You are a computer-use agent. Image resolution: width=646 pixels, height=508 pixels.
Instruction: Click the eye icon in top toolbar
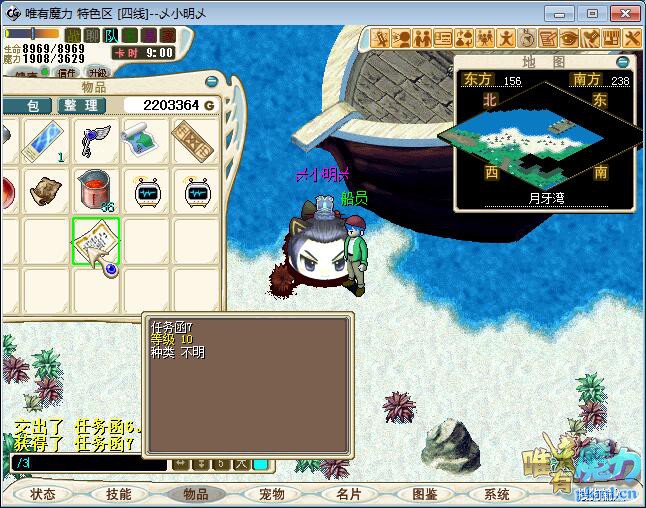[568, 38]
